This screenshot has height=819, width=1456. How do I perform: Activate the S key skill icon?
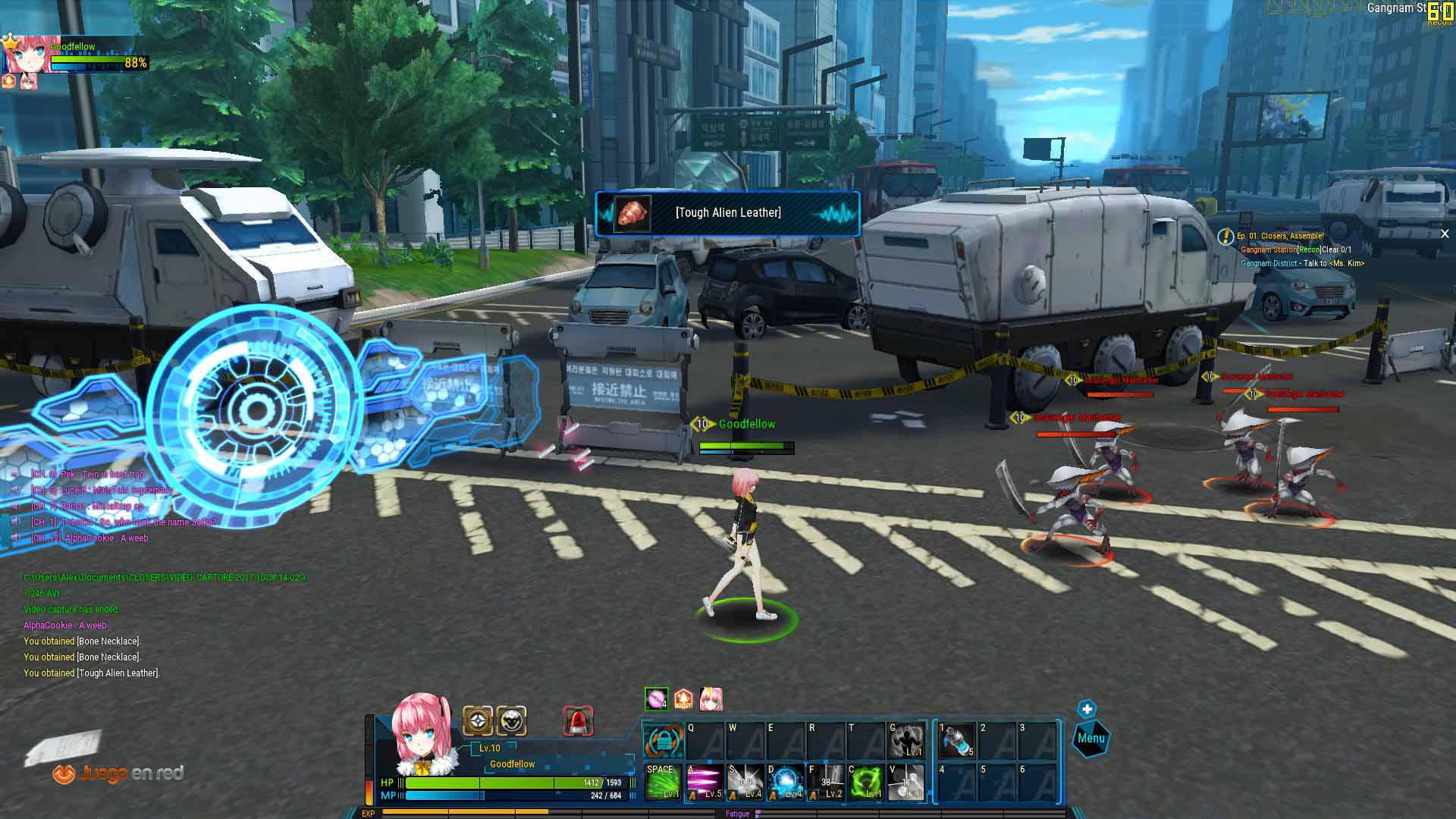[x=745, y=782]
